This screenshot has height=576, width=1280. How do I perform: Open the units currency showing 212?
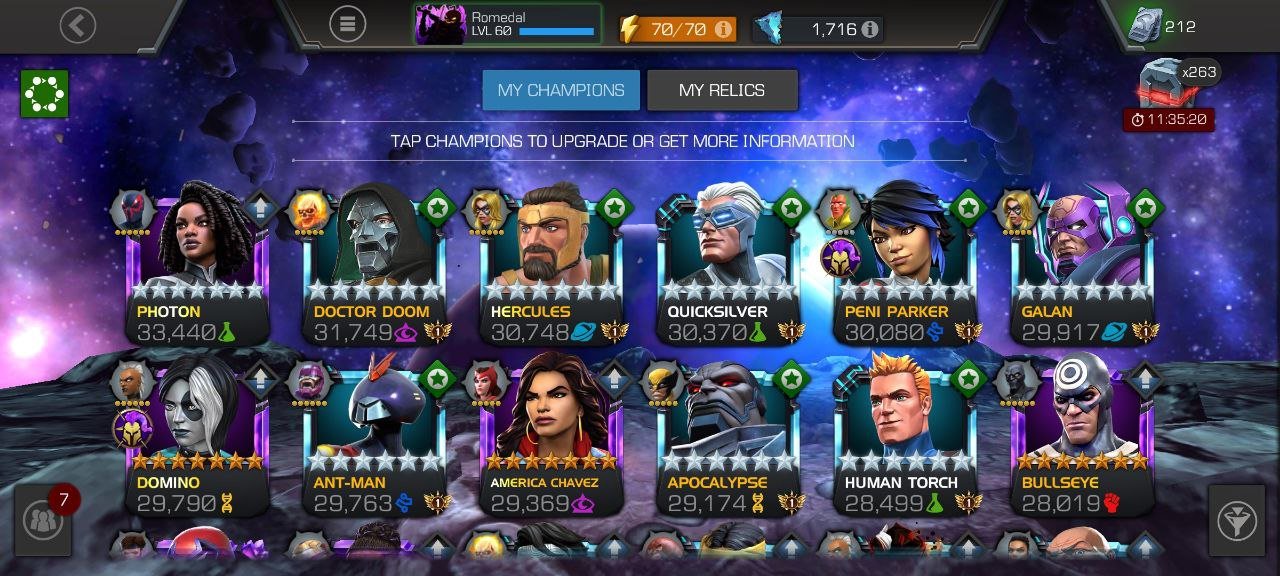tap(1162, 26)
